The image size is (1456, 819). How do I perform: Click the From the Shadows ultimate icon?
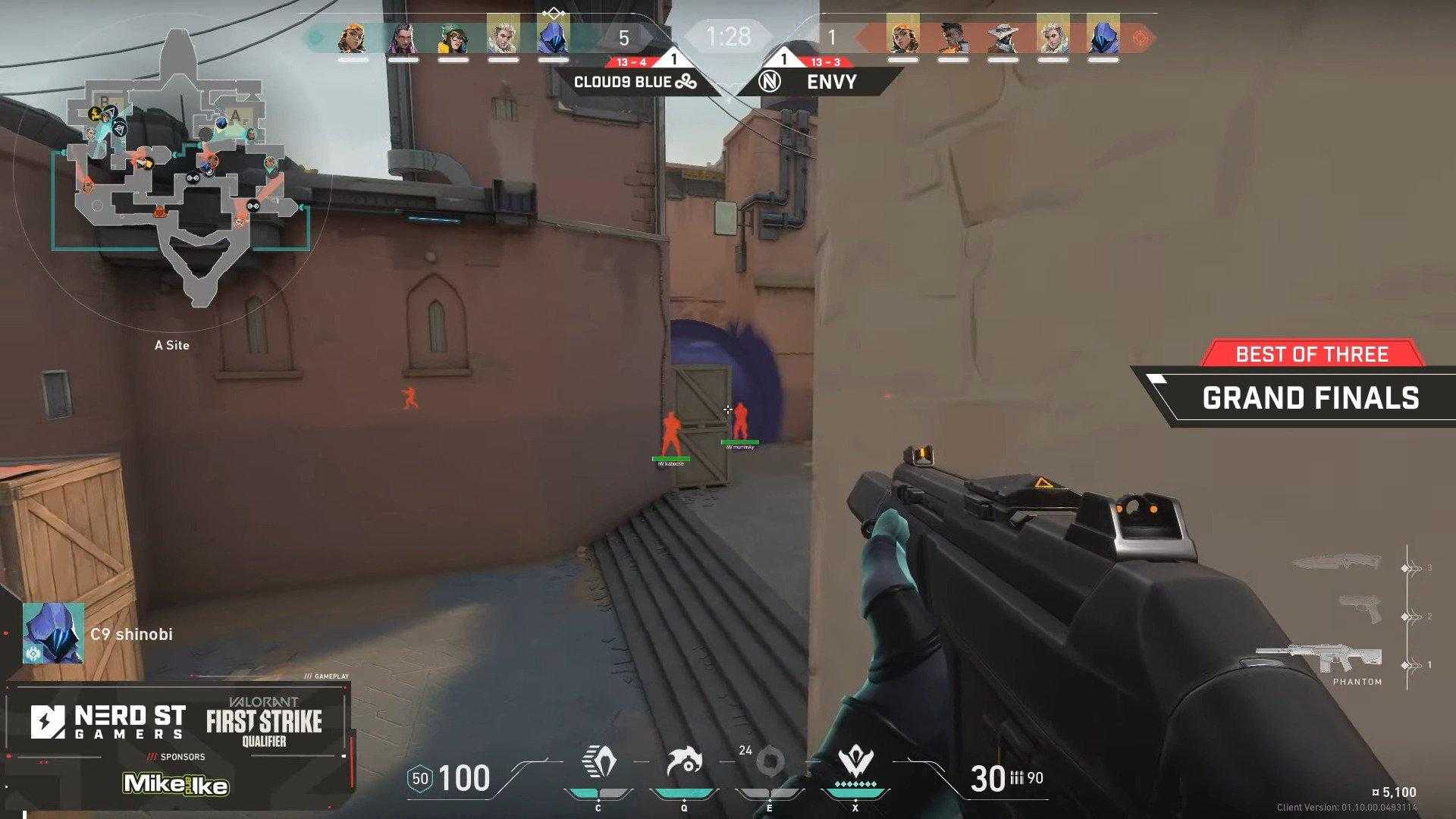point(856,758)
